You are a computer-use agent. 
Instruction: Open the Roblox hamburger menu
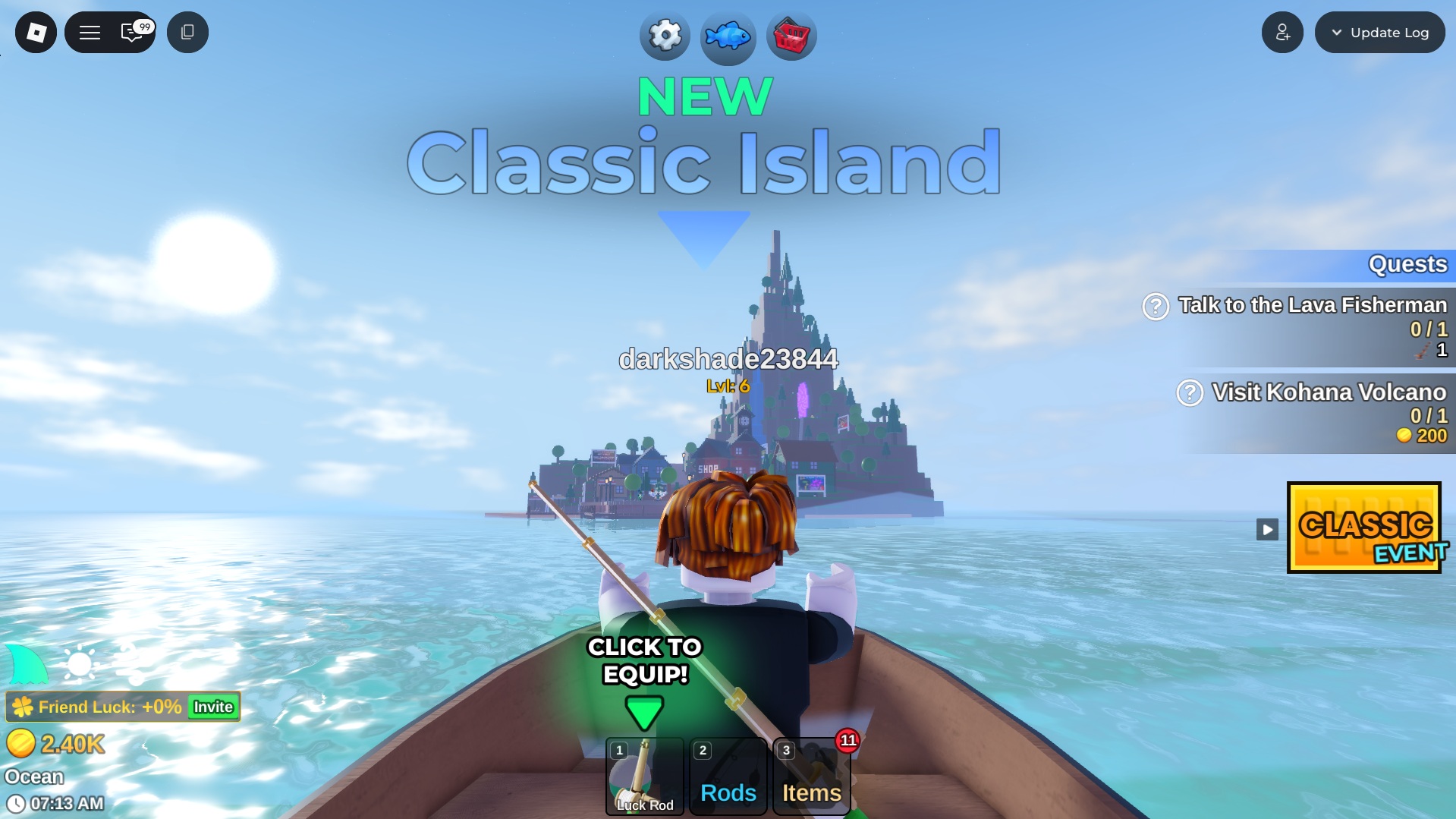click(90, 33)
